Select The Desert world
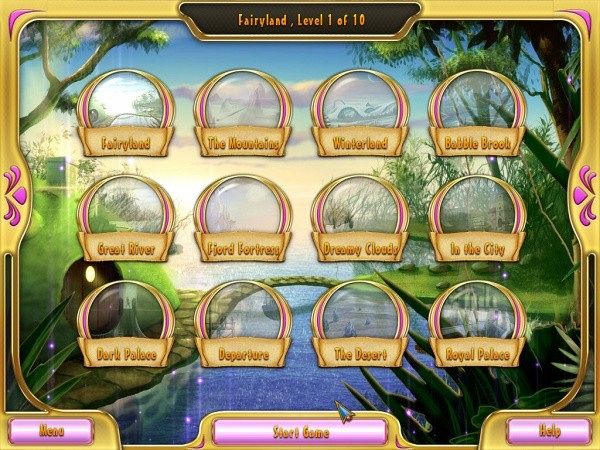600x450 pixels. (x=359, y=322)
